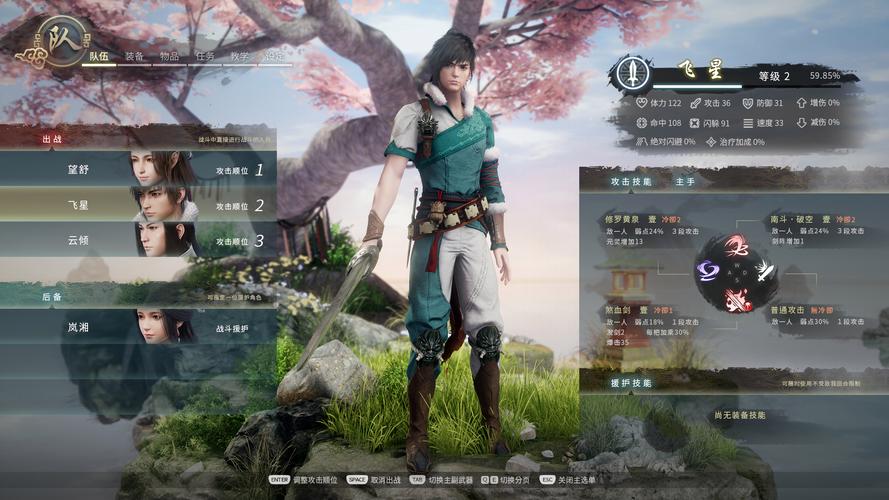Open the 物品 items tab
The width and height of the screenshot is (889, 500).
tap(170, 56)
